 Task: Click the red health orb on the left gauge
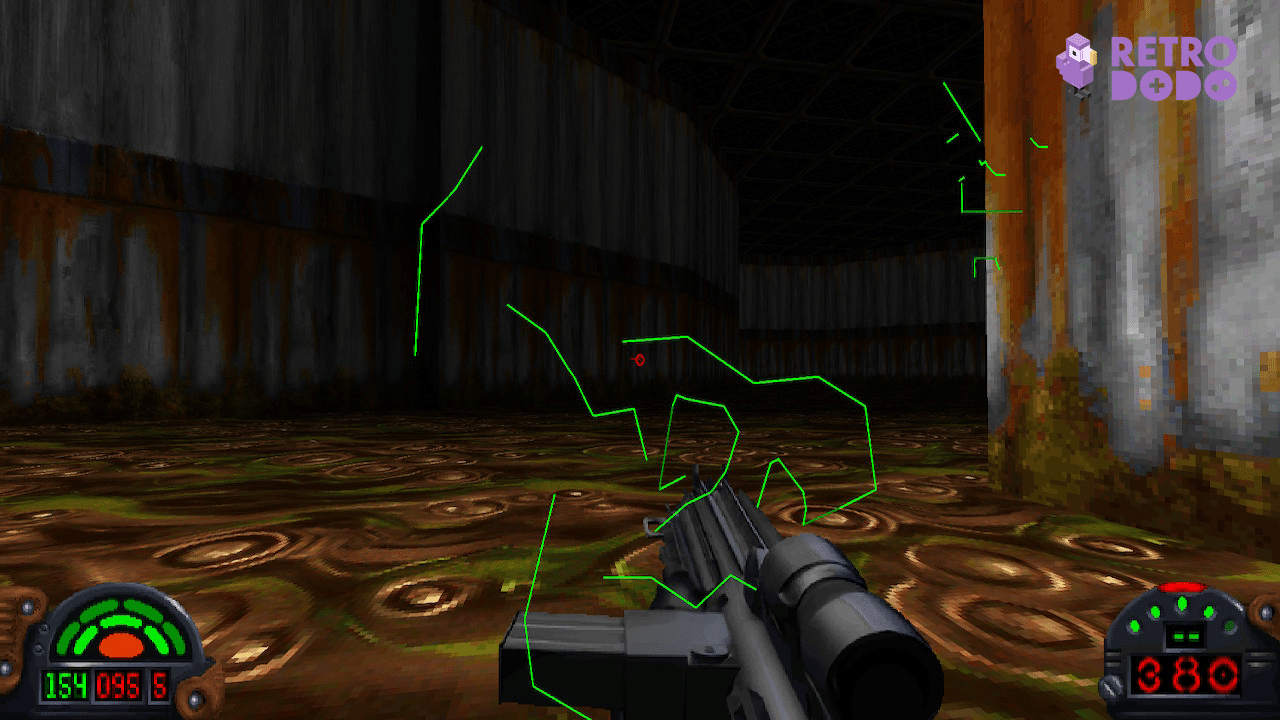[x=120, y=645]
